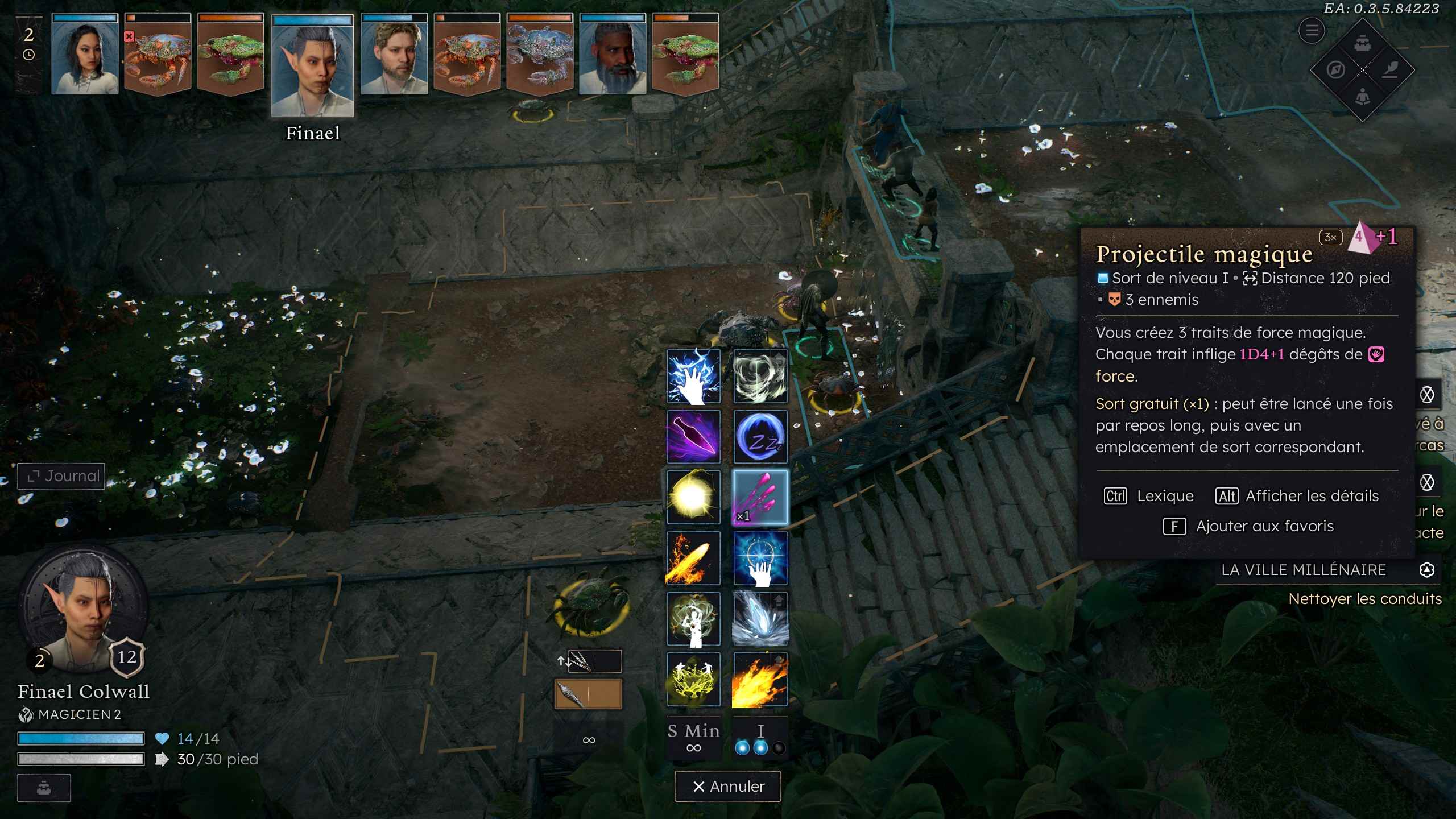Click the meditating figure rest icon

click(x=1362, y=97)
